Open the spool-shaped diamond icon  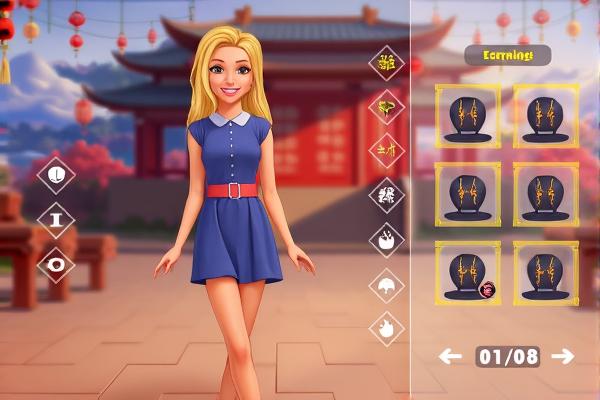click(x=56, y=220)
